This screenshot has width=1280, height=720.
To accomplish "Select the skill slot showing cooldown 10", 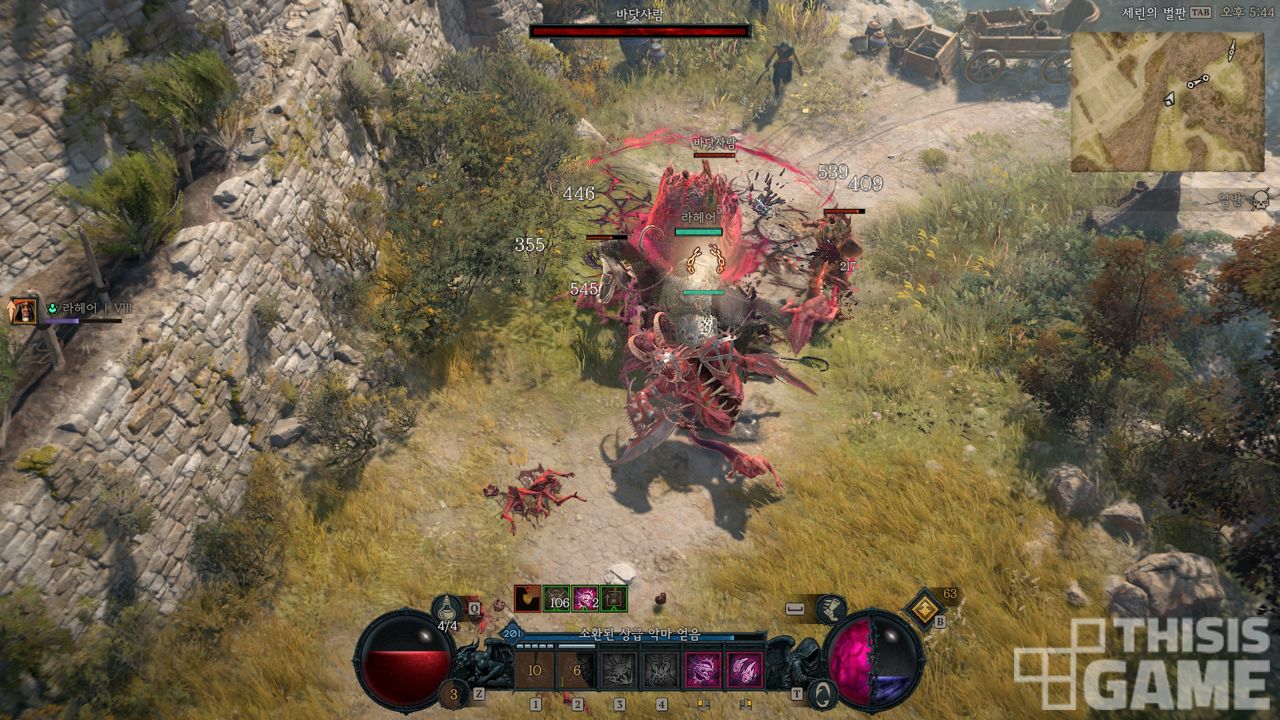I will point(535,670).
